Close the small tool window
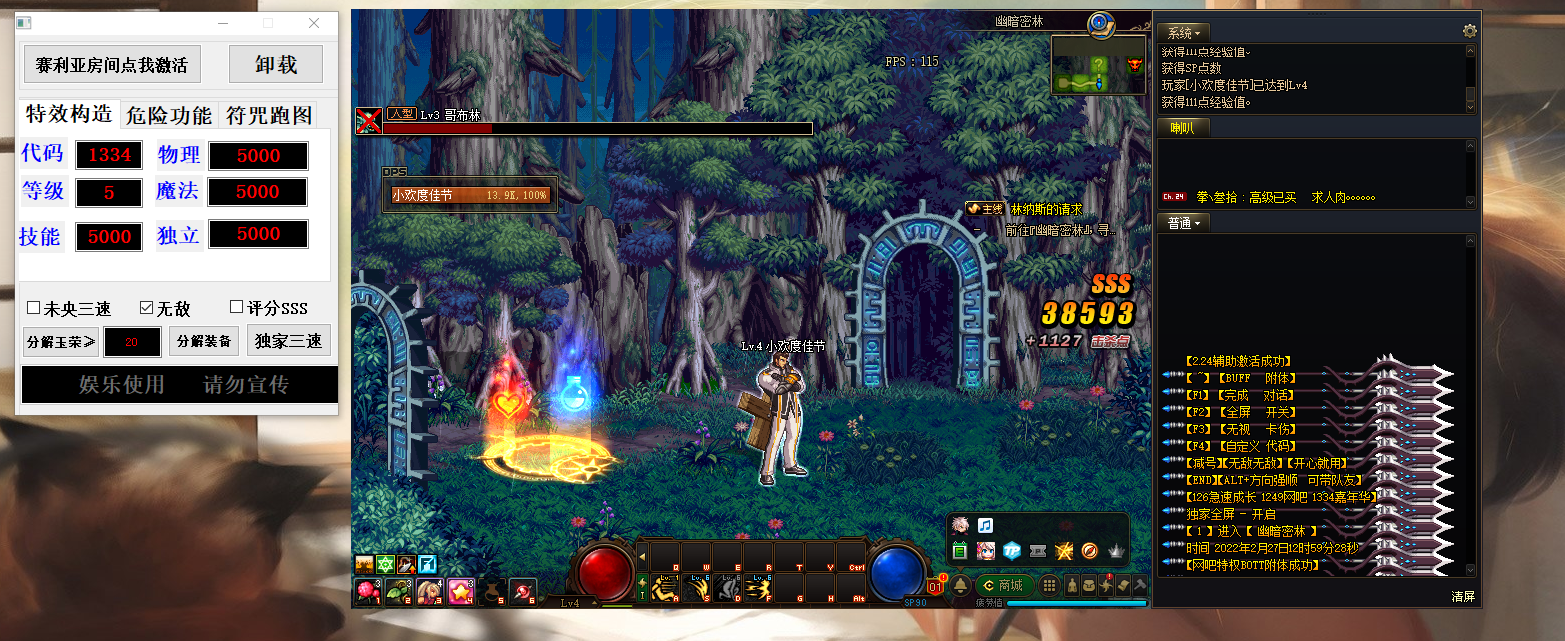 coord(314,23)
